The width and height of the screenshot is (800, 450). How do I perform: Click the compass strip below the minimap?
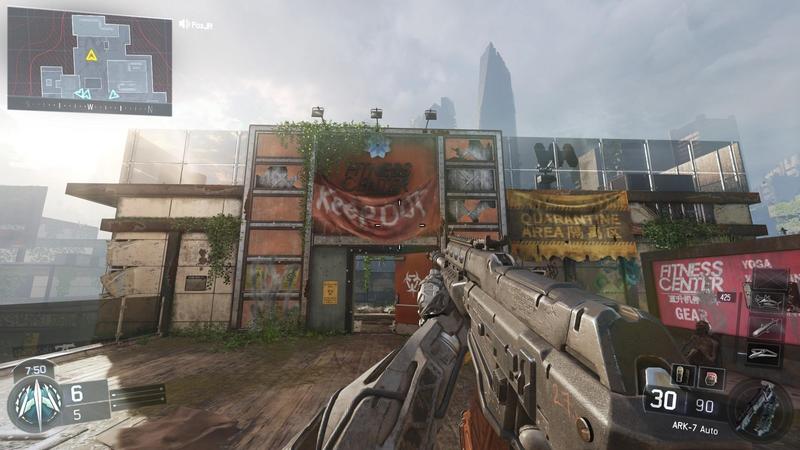(x=89, y=105)
